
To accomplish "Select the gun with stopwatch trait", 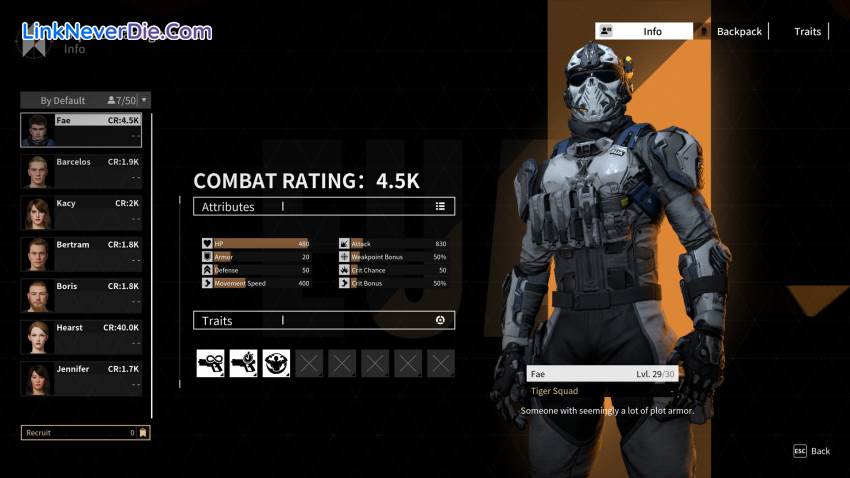I will tap(243, 363).
